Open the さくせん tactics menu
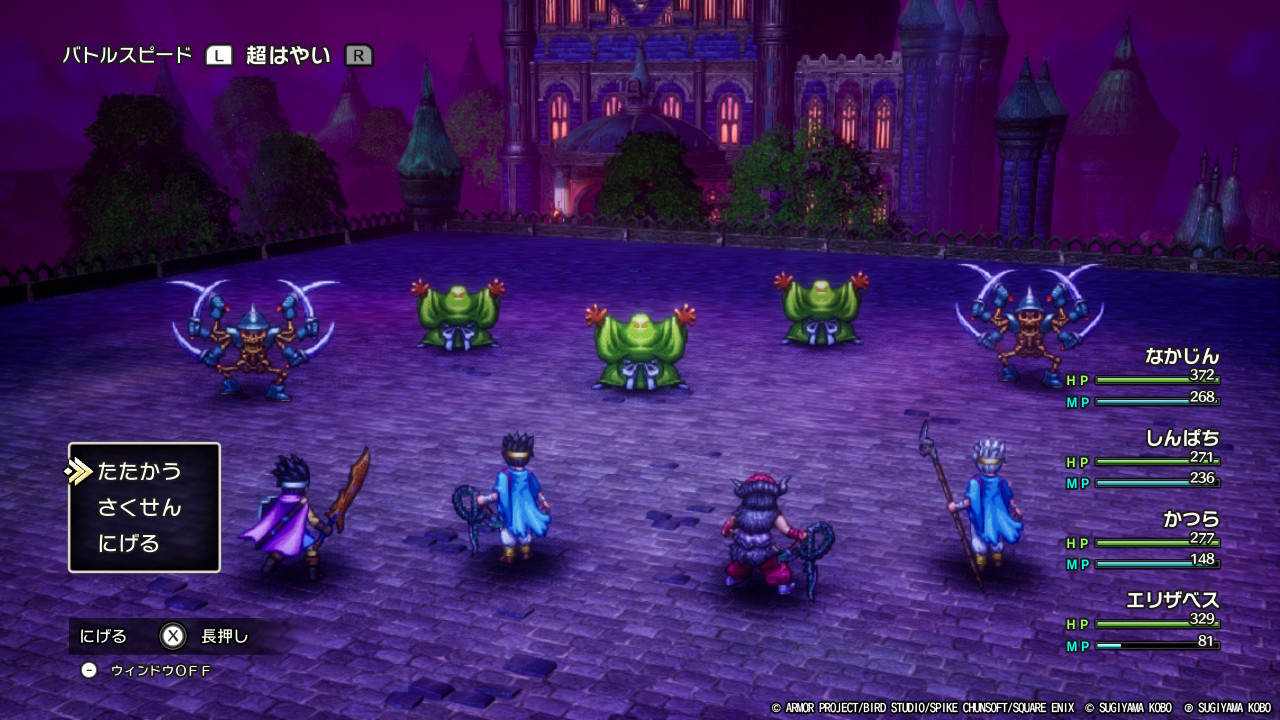The height and width of the screenshot is (720, 1280). (139, 508)
